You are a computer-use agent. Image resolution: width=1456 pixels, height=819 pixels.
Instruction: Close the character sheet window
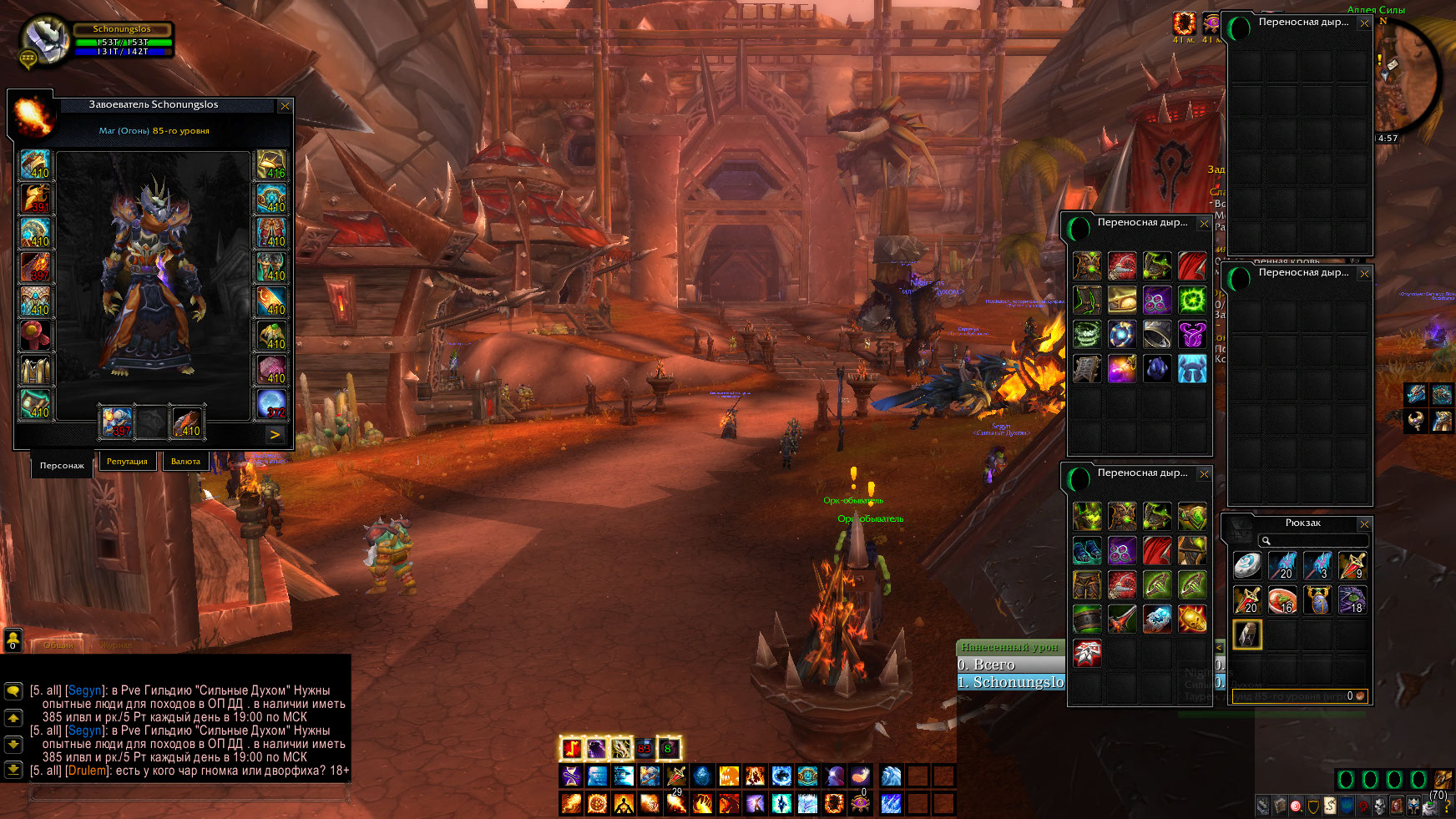point(285,106)
